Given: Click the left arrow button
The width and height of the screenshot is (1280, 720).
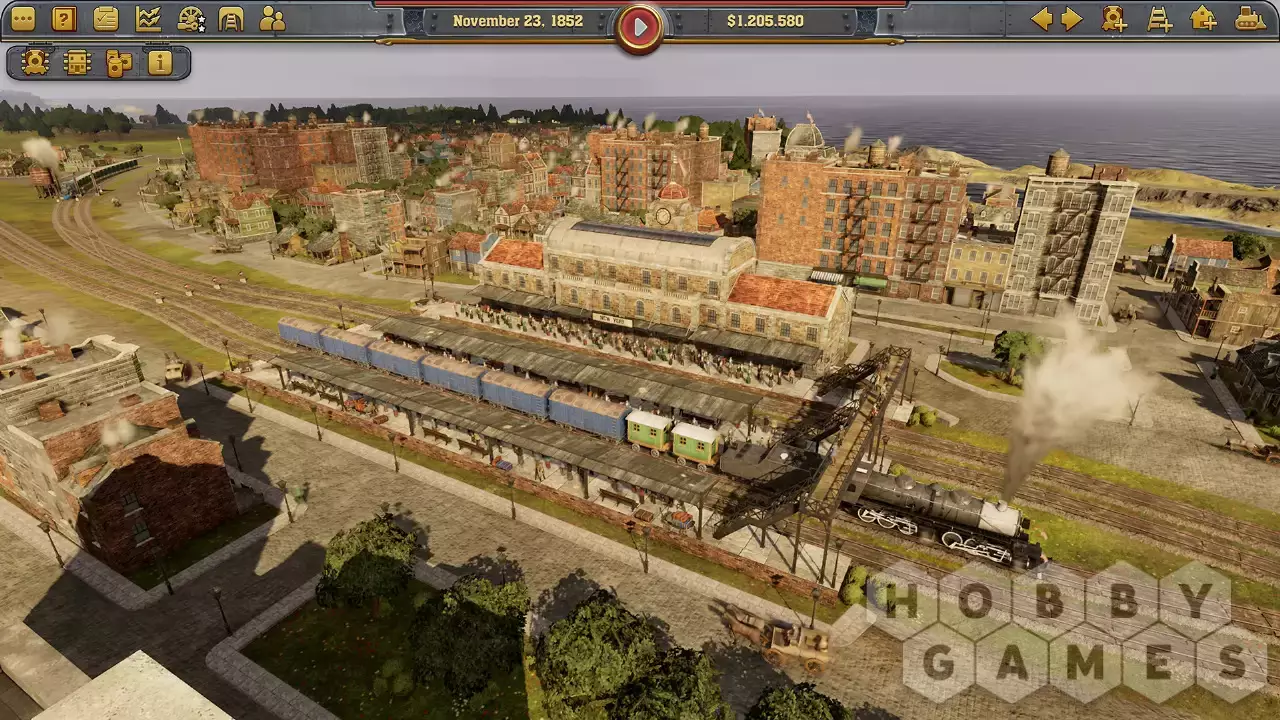Looking at the screenshot, I should pyautogui.click(x=1041, y=19).
